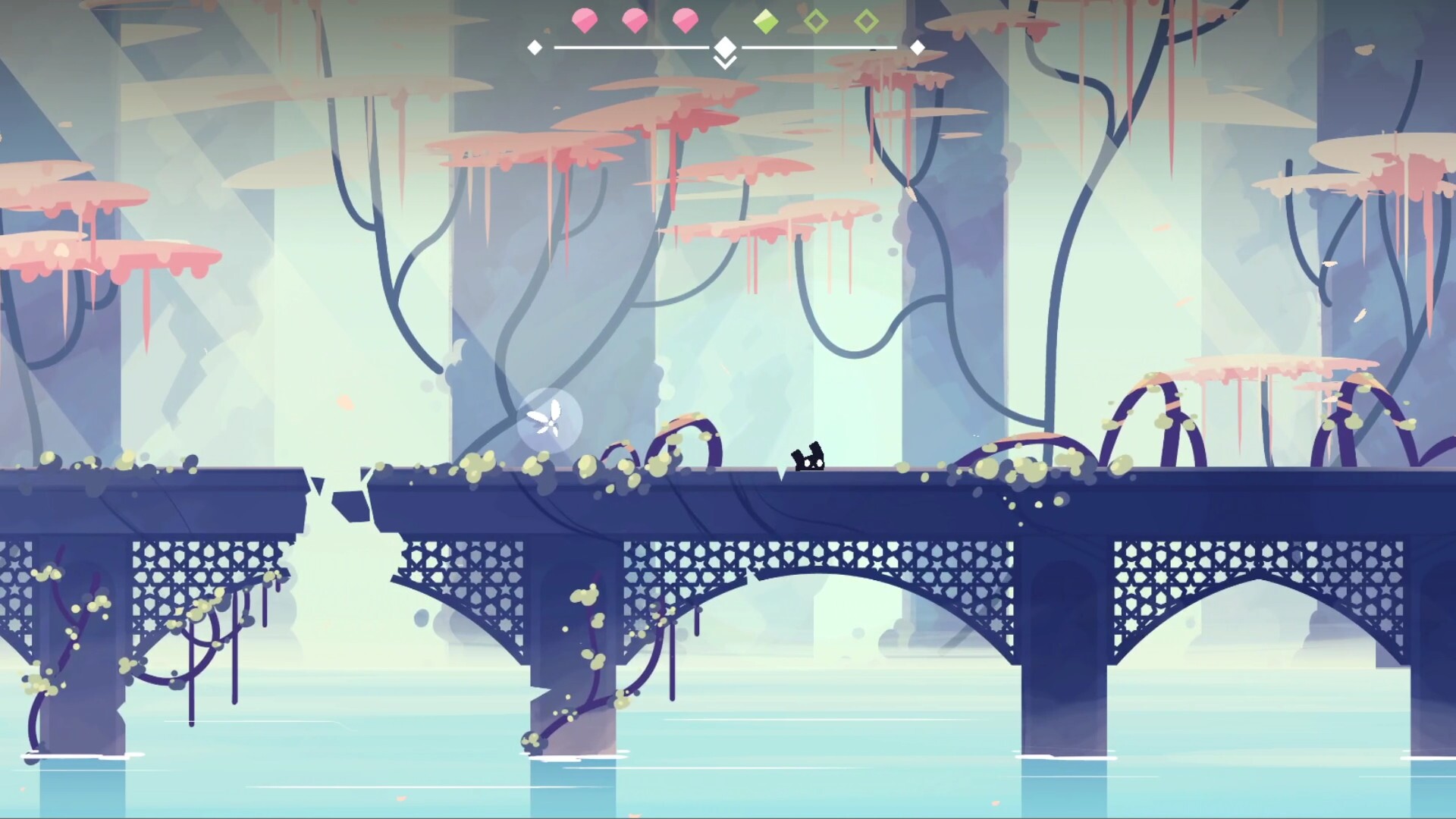Toggle the rightmost hollow green diamond indicator

pyautogui.click(x=867, y=21)
